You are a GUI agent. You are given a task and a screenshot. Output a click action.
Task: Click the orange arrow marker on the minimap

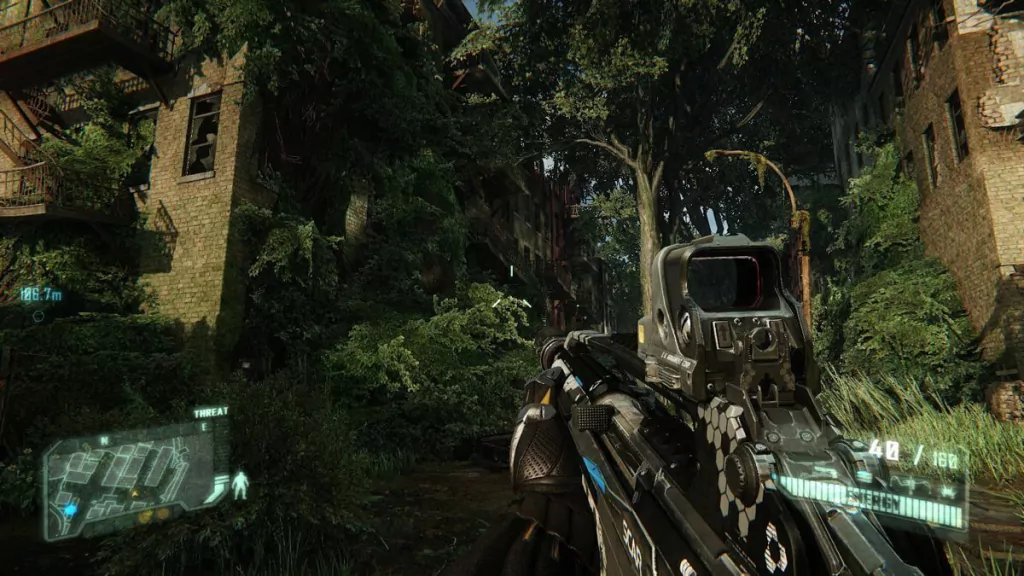(136, 493)
